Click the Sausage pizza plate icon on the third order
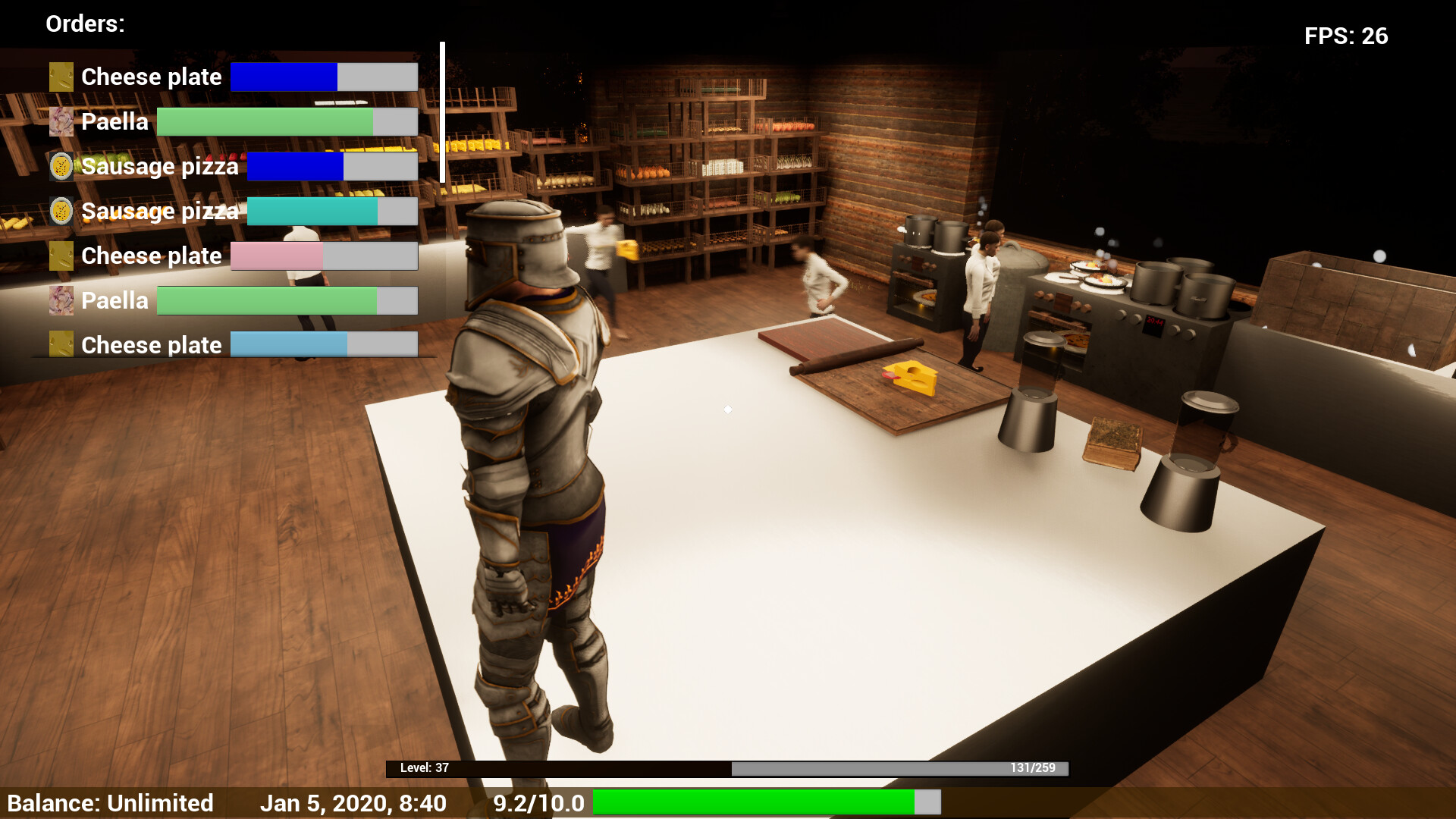 point(61,166)
